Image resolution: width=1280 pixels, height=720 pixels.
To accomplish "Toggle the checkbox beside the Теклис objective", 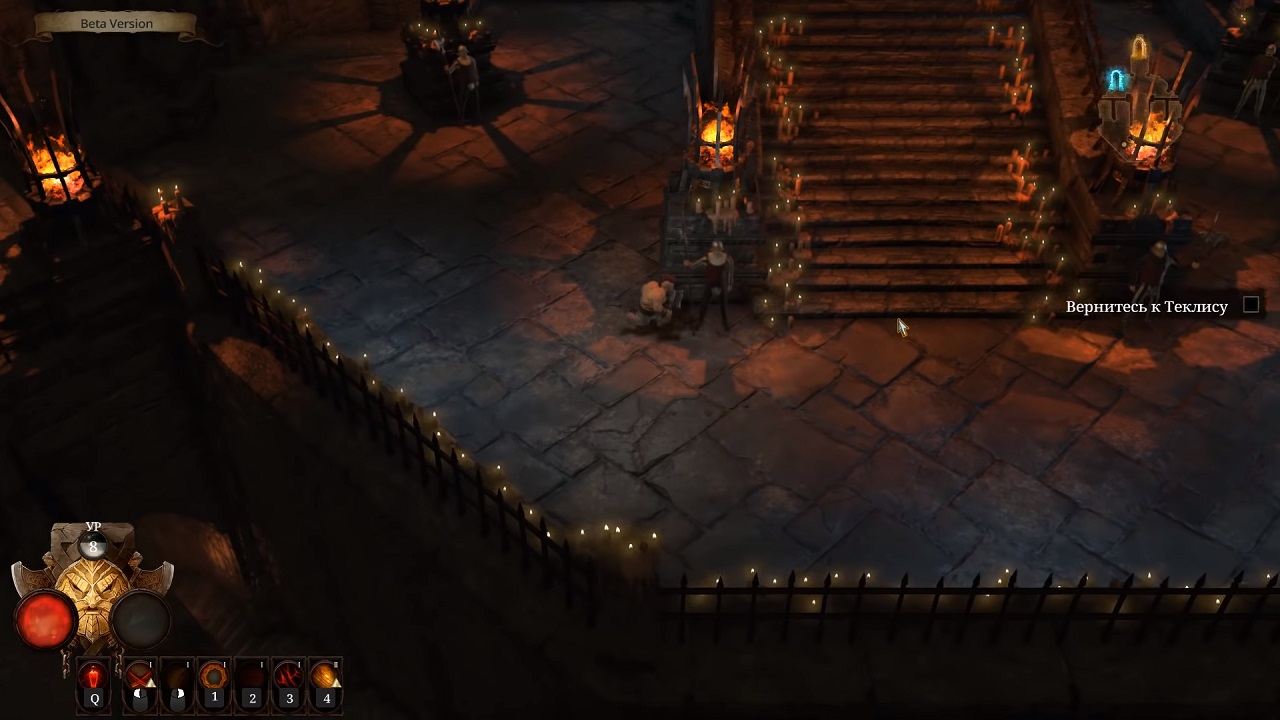I will coord(1251,305).
